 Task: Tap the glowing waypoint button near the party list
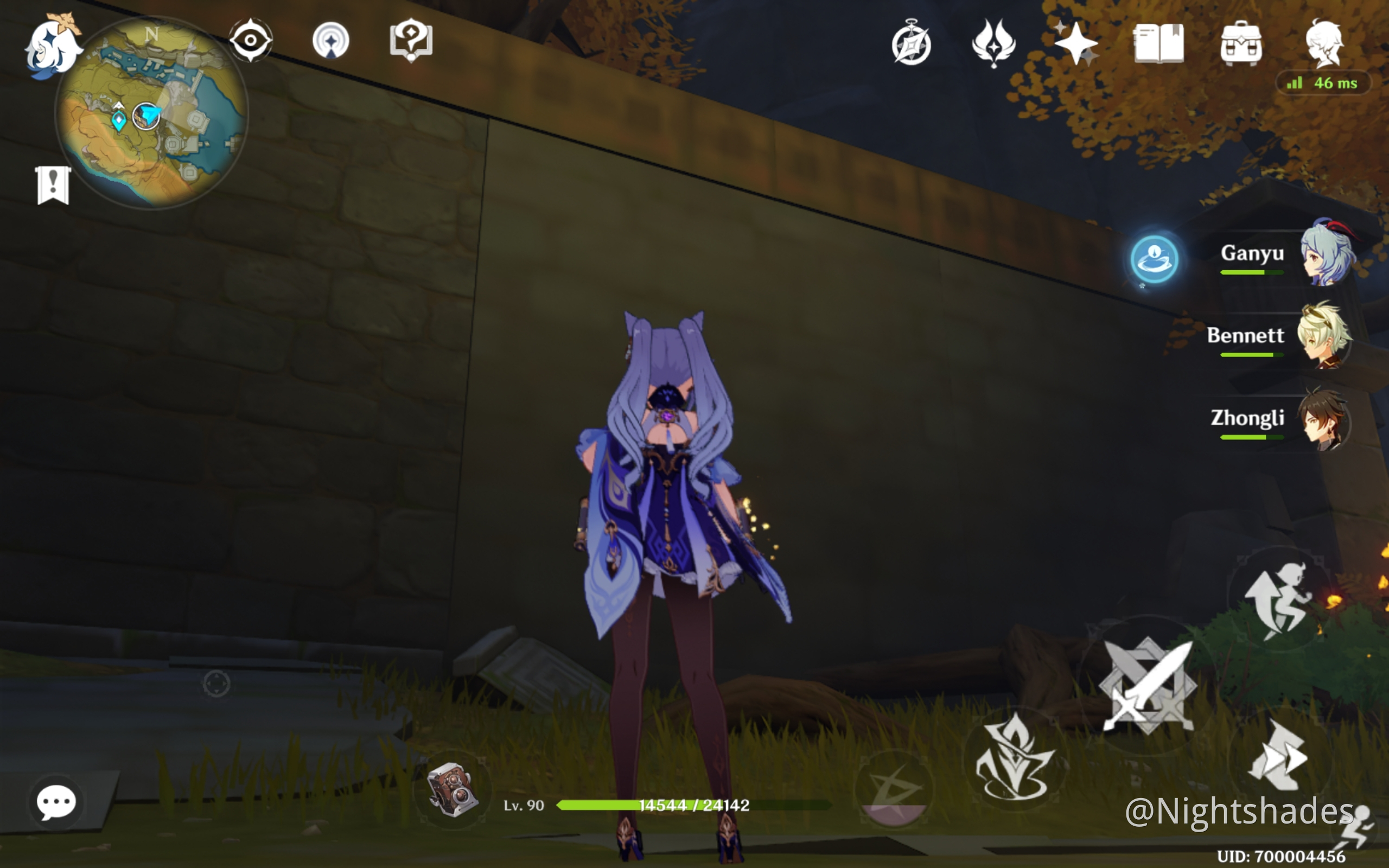1155,259
